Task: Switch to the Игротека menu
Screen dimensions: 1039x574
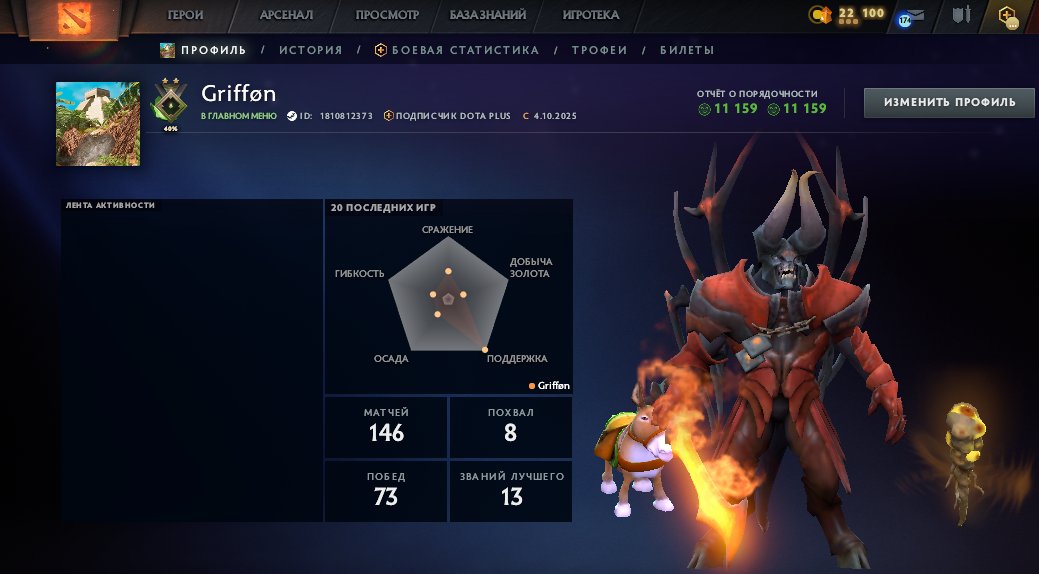Action: pos(590,15)
